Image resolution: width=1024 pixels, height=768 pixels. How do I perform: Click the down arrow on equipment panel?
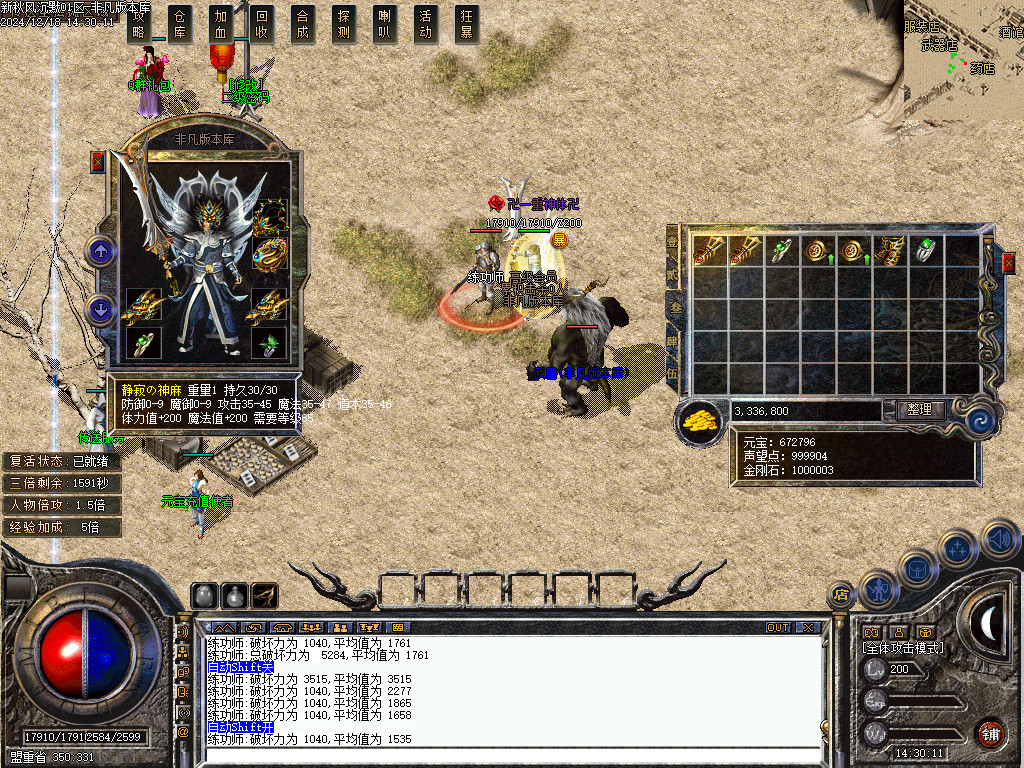[101, 309]
